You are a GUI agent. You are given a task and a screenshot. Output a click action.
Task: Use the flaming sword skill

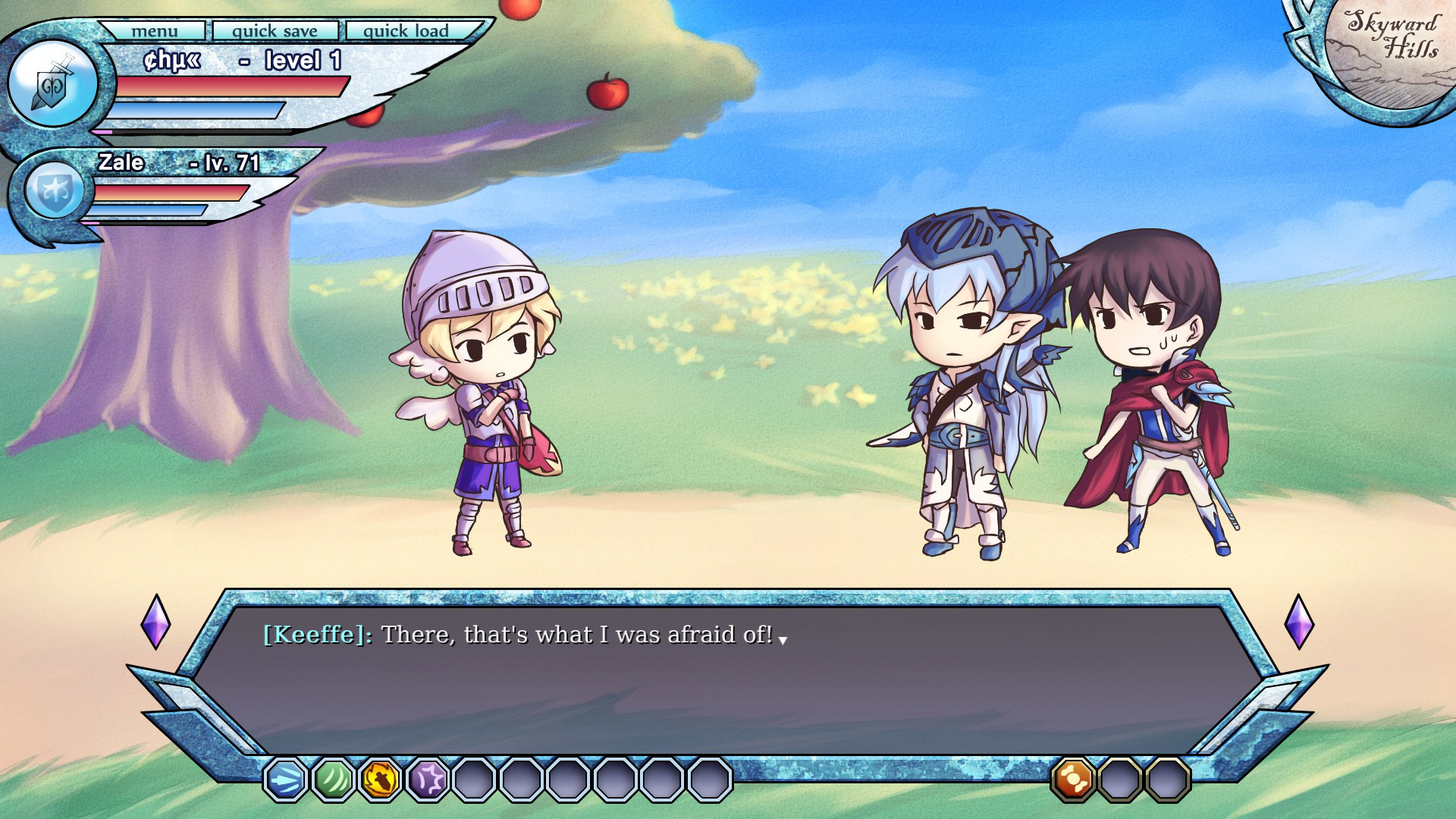pos(380,779)
